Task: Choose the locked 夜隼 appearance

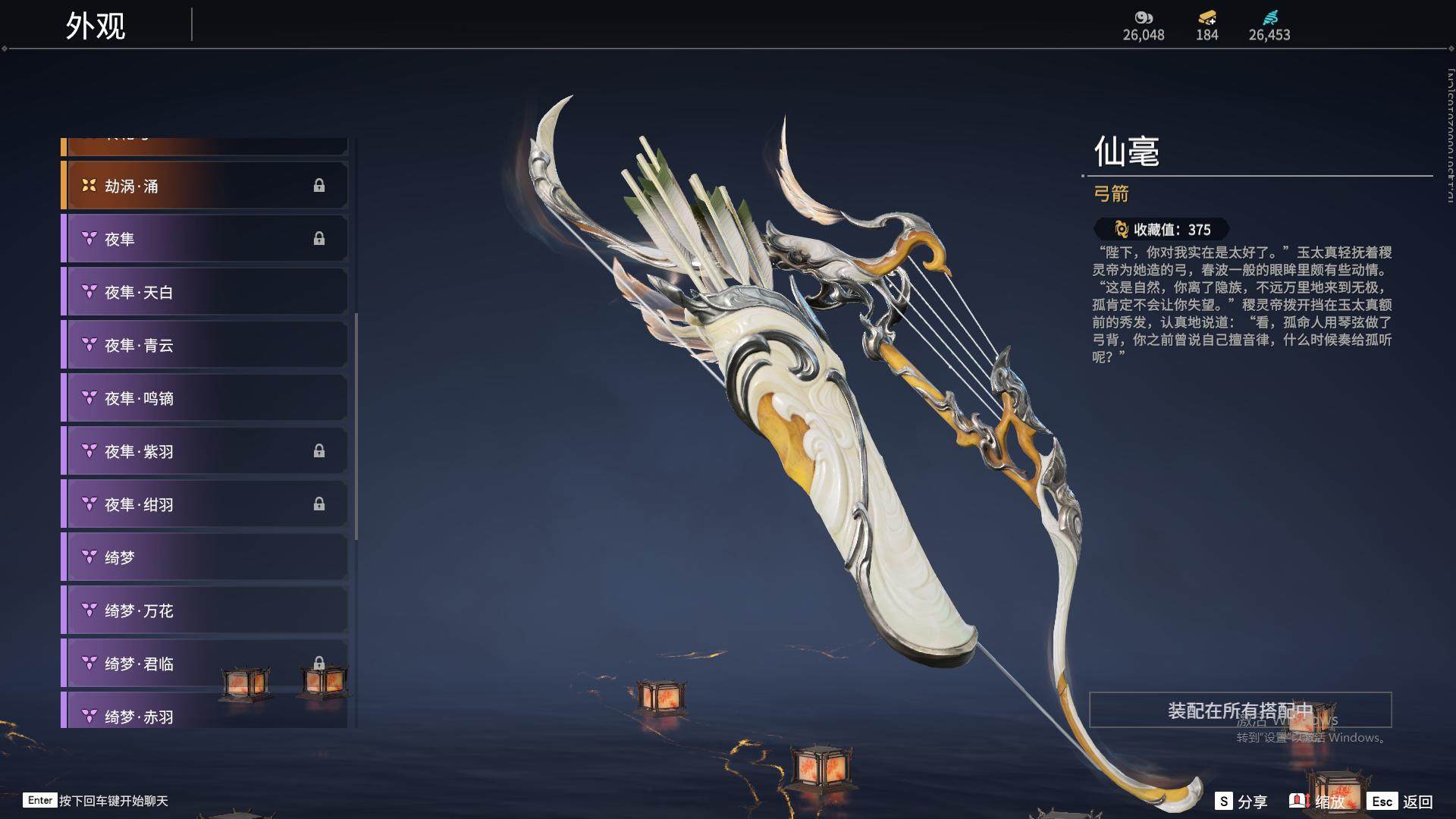Action: [205, 239]
